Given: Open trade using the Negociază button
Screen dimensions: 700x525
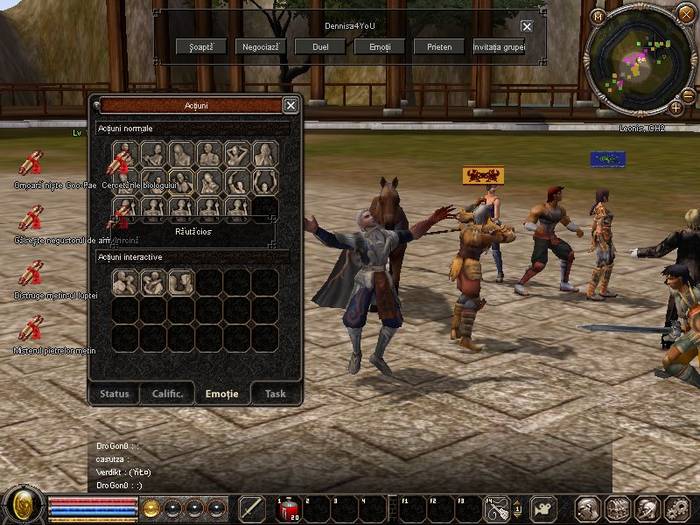Looking at the screenshot, I should coord(260,46).
